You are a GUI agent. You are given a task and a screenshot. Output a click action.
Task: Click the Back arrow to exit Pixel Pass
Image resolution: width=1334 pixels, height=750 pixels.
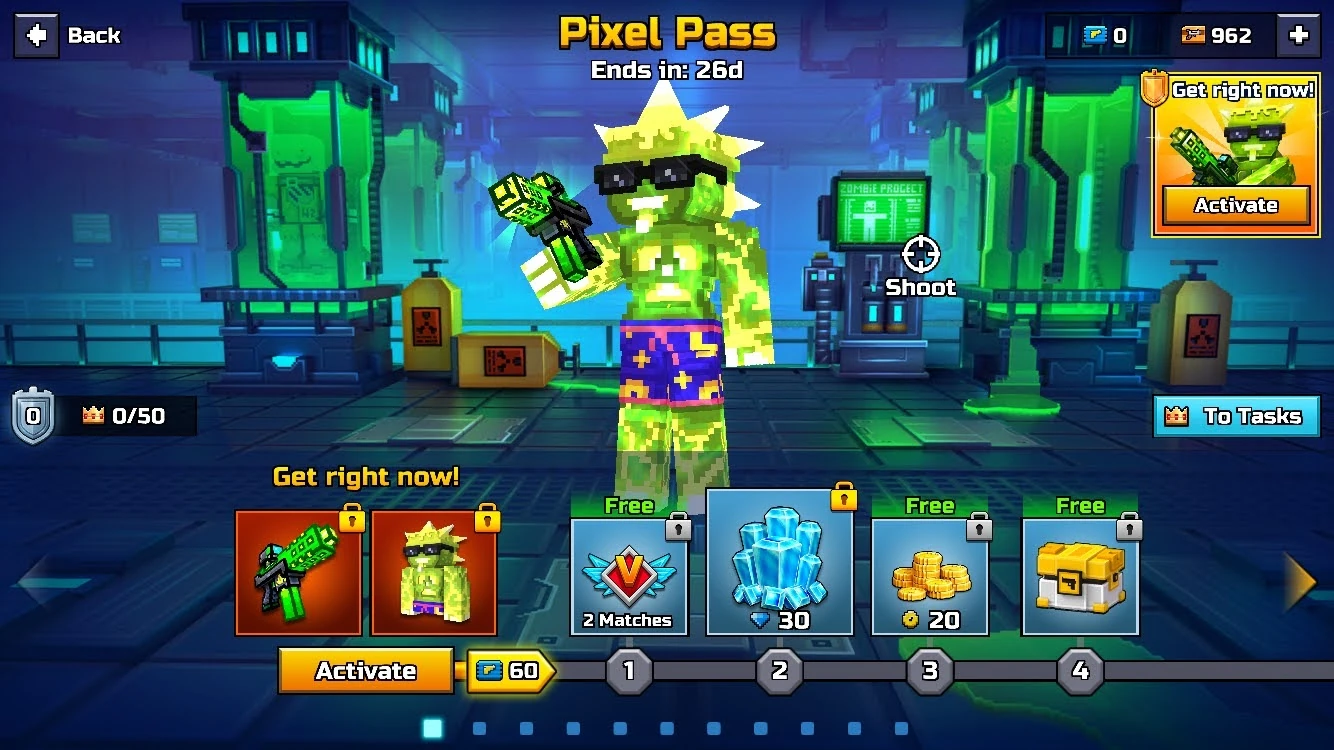coord(36,35)
